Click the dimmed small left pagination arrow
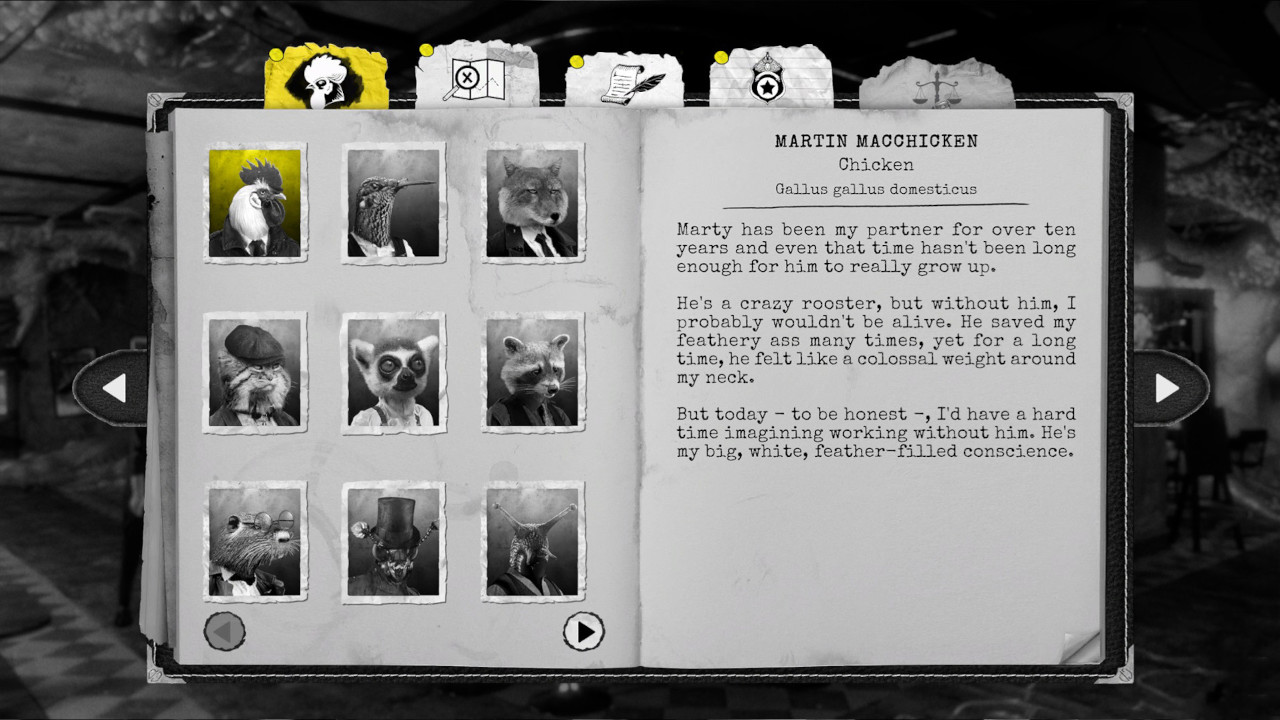 click(x=222, y=631)
